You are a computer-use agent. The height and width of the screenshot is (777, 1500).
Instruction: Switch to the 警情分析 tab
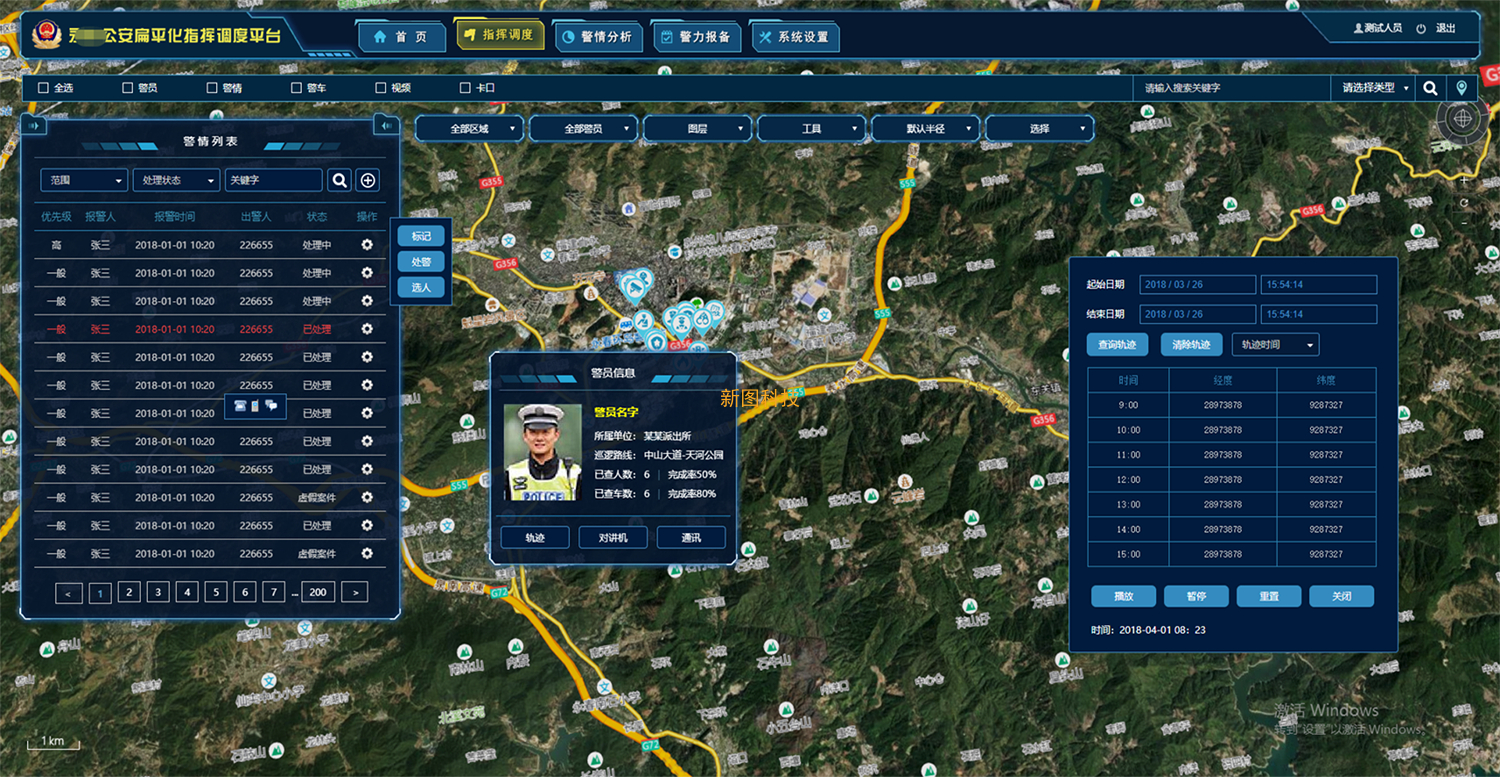click(596, 37)
